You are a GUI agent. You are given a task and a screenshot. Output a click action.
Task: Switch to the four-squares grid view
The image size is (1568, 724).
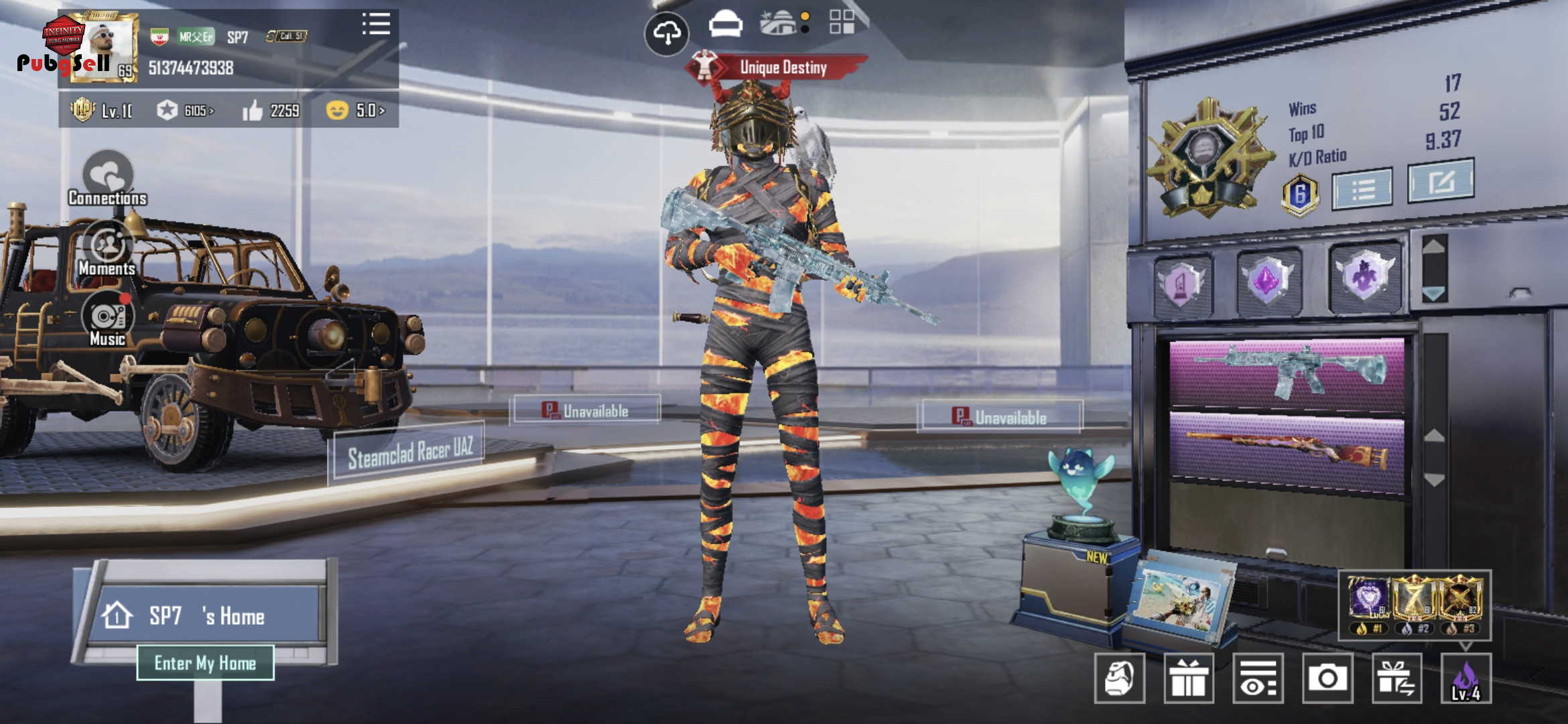(842, 22)
